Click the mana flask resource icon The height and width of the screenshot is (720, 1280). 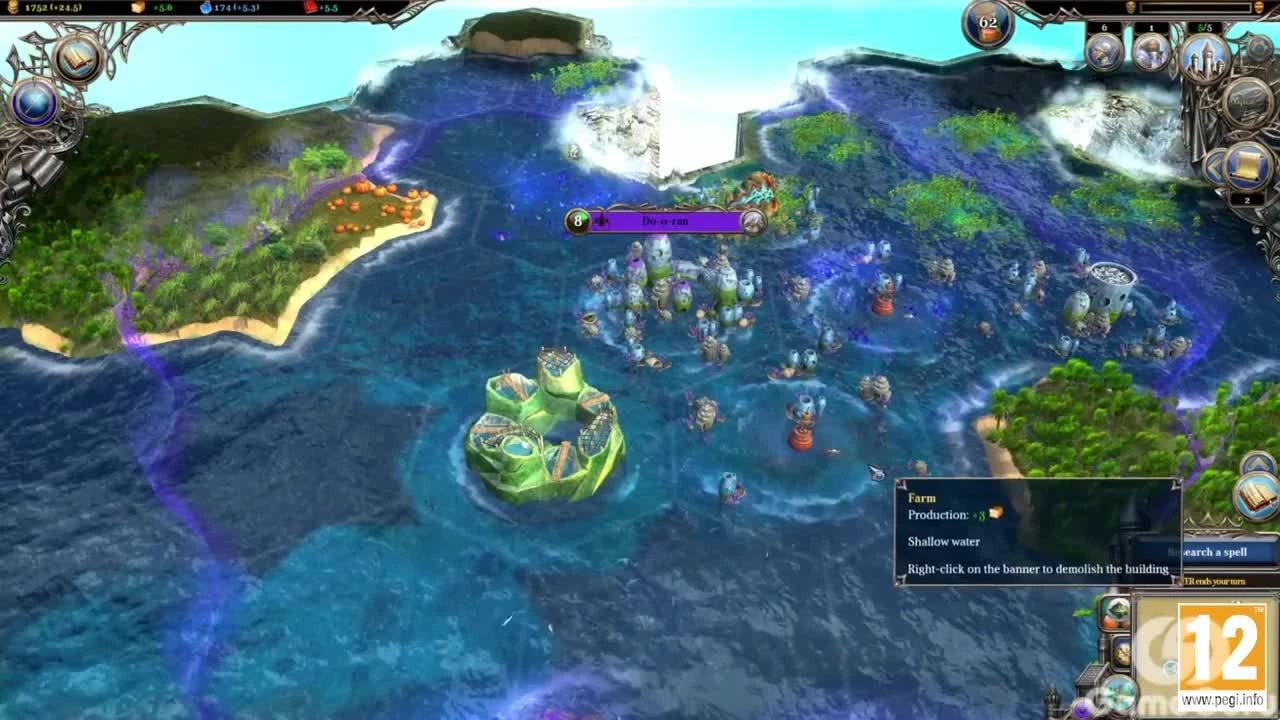pos(205,8)
